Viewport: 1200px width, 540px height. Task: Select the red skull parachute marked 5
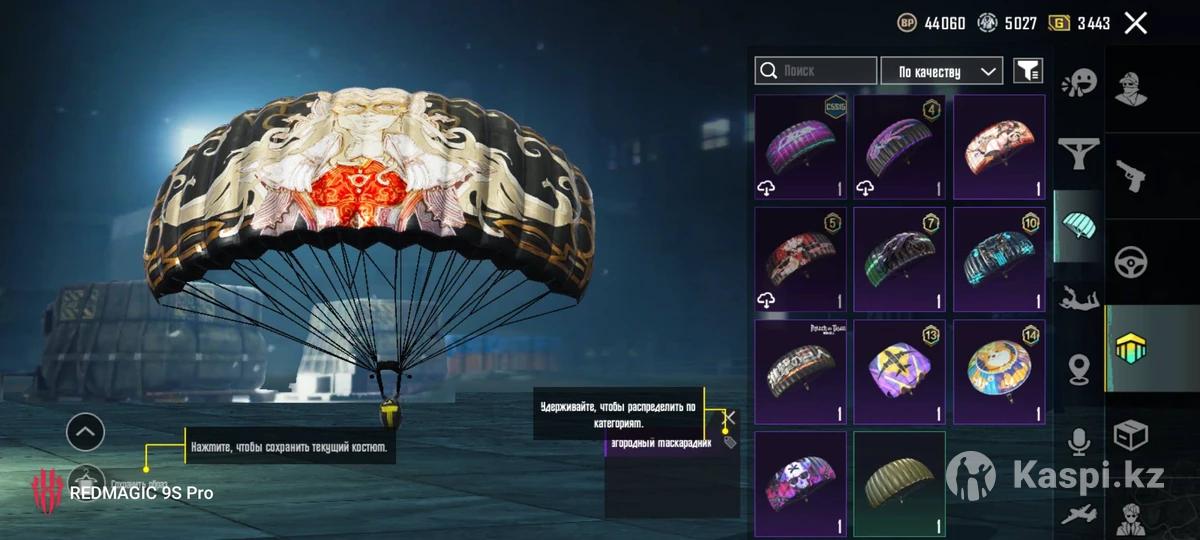(x=800, y=260)
